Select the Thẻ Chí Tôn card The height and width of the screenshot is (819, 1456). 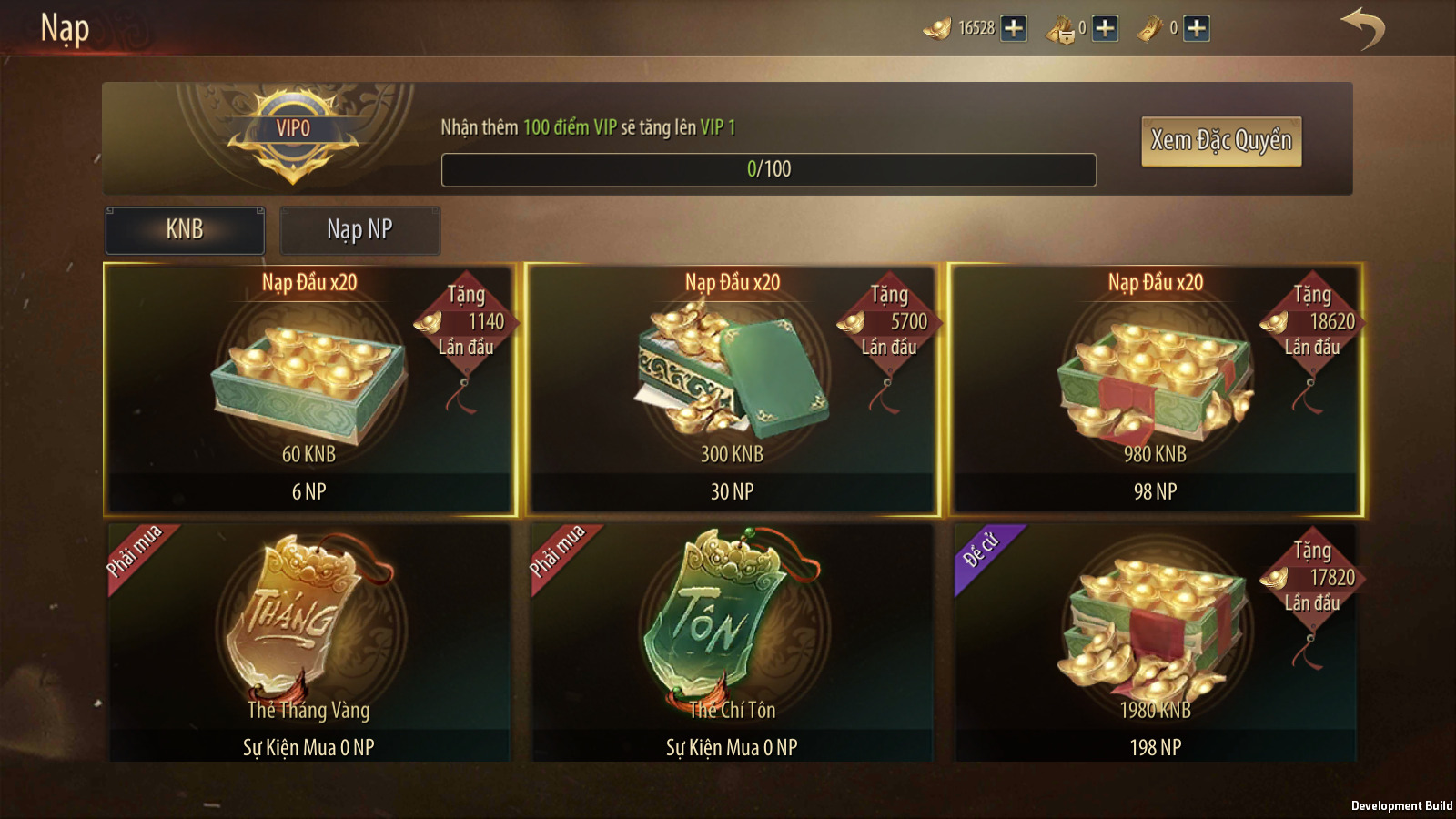pos(733,642)
